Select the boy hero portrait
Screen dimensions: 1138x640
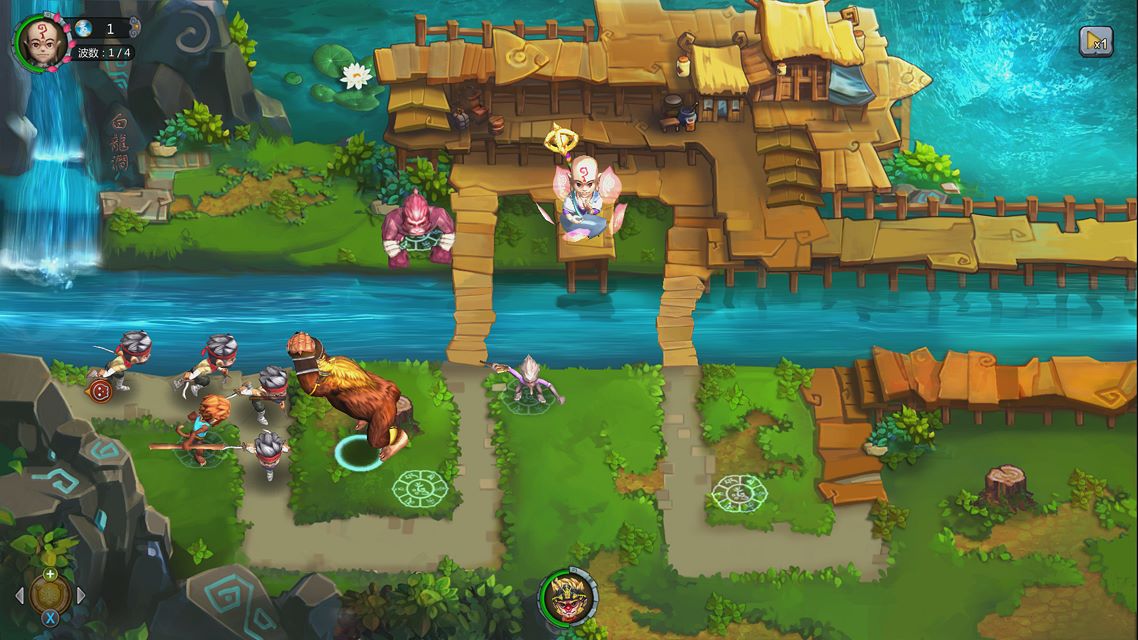tap(40, 40)
